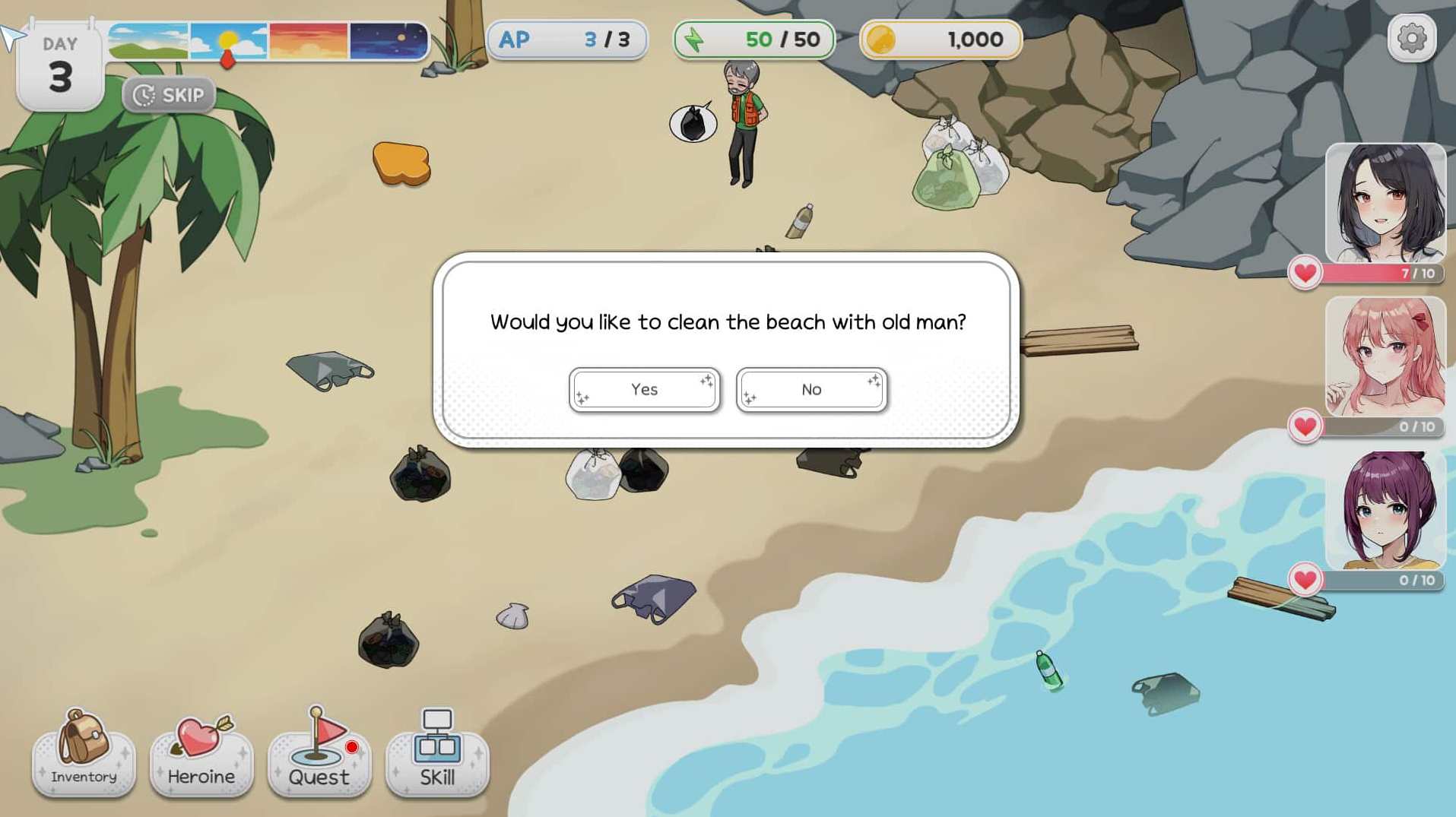The width and height of the screenshot is (1456, 817).
Task: Skip time with the SKIP button
Action: [x=169, y=95]
